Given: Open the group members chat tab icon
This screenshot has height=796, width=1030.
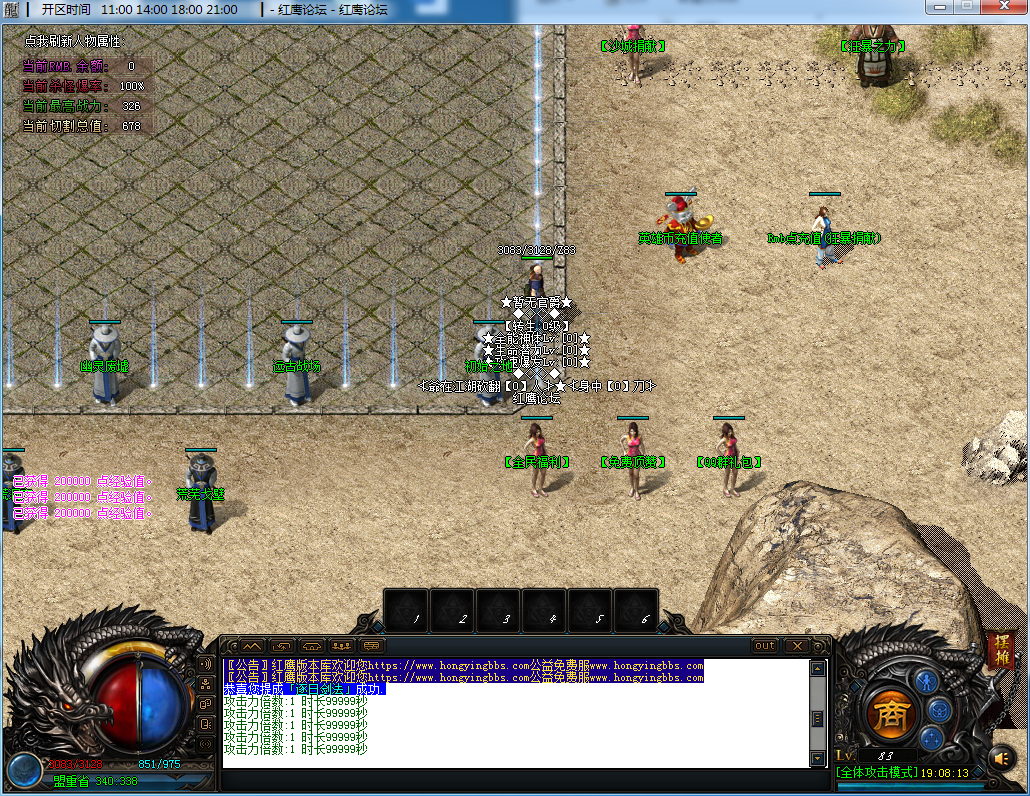Looking at the screenshot, I should [x=342, y=646].
